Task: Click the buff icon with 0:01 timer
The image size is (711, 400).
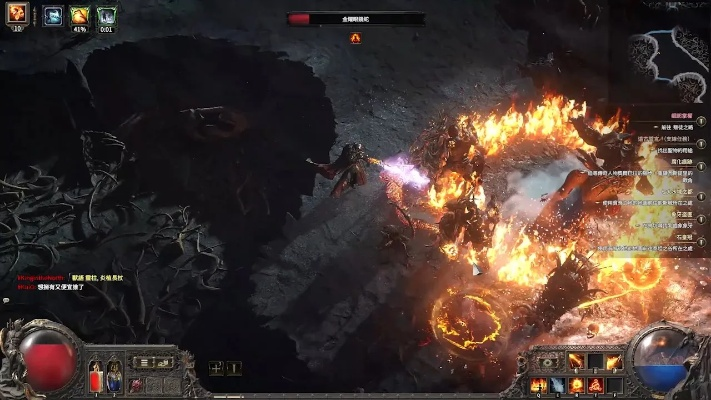Action: pyautogui.click(x=106, y=15)
